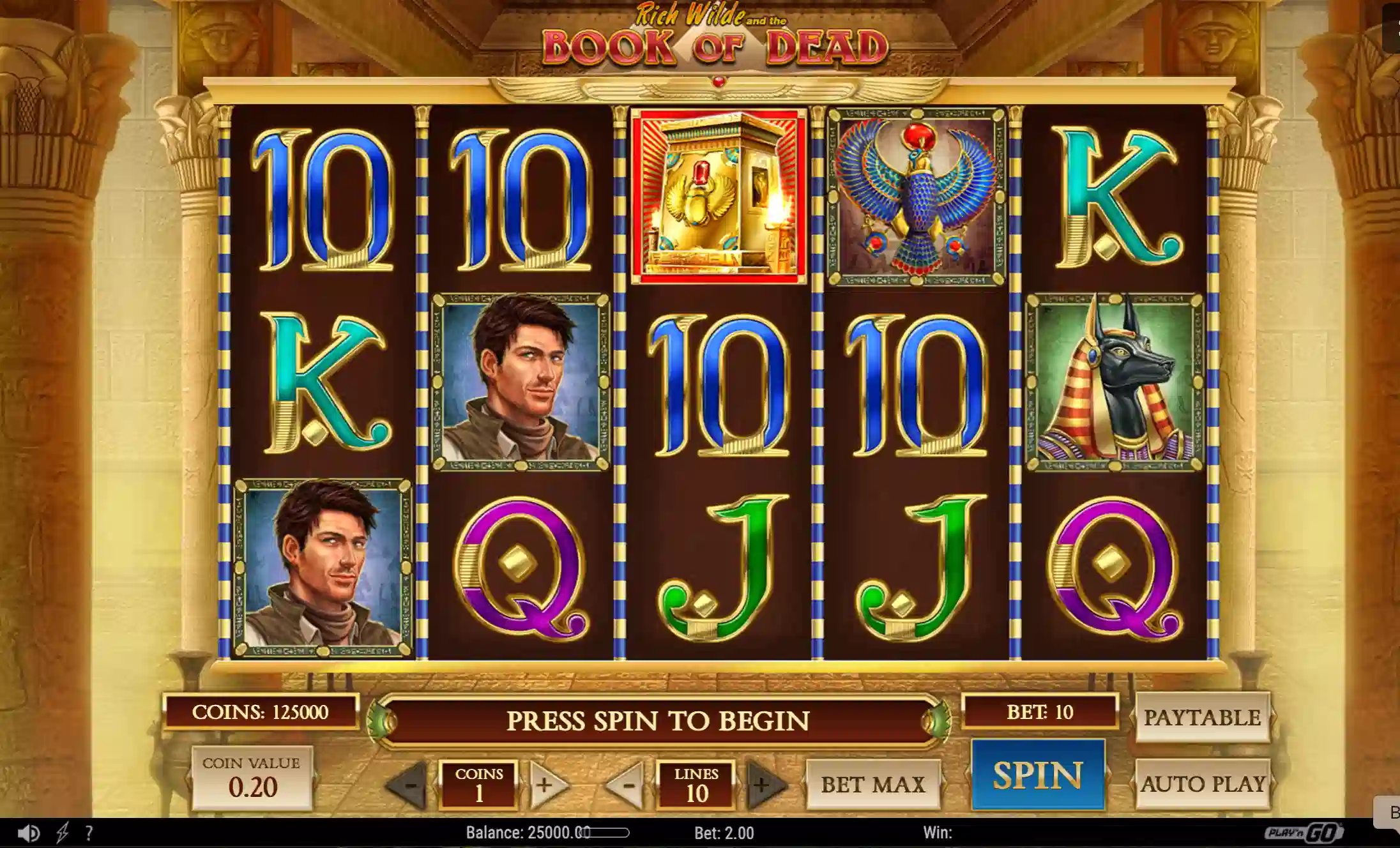Open help with the question mark icon
The height and width of the screenshot is (848, 1400).
(89, 833)
